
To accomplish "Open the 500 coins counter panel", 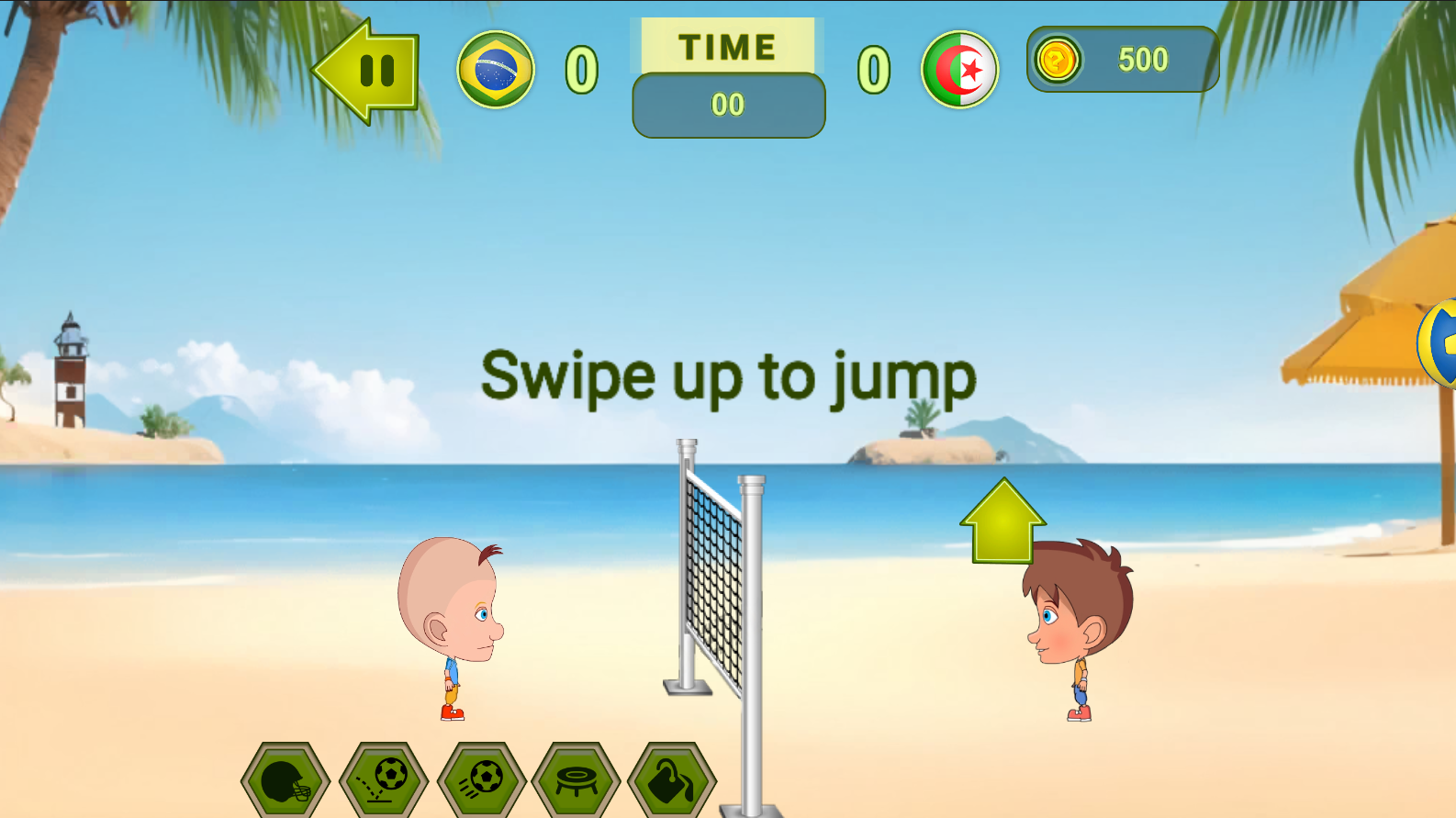I will (x=1143, y=59).
